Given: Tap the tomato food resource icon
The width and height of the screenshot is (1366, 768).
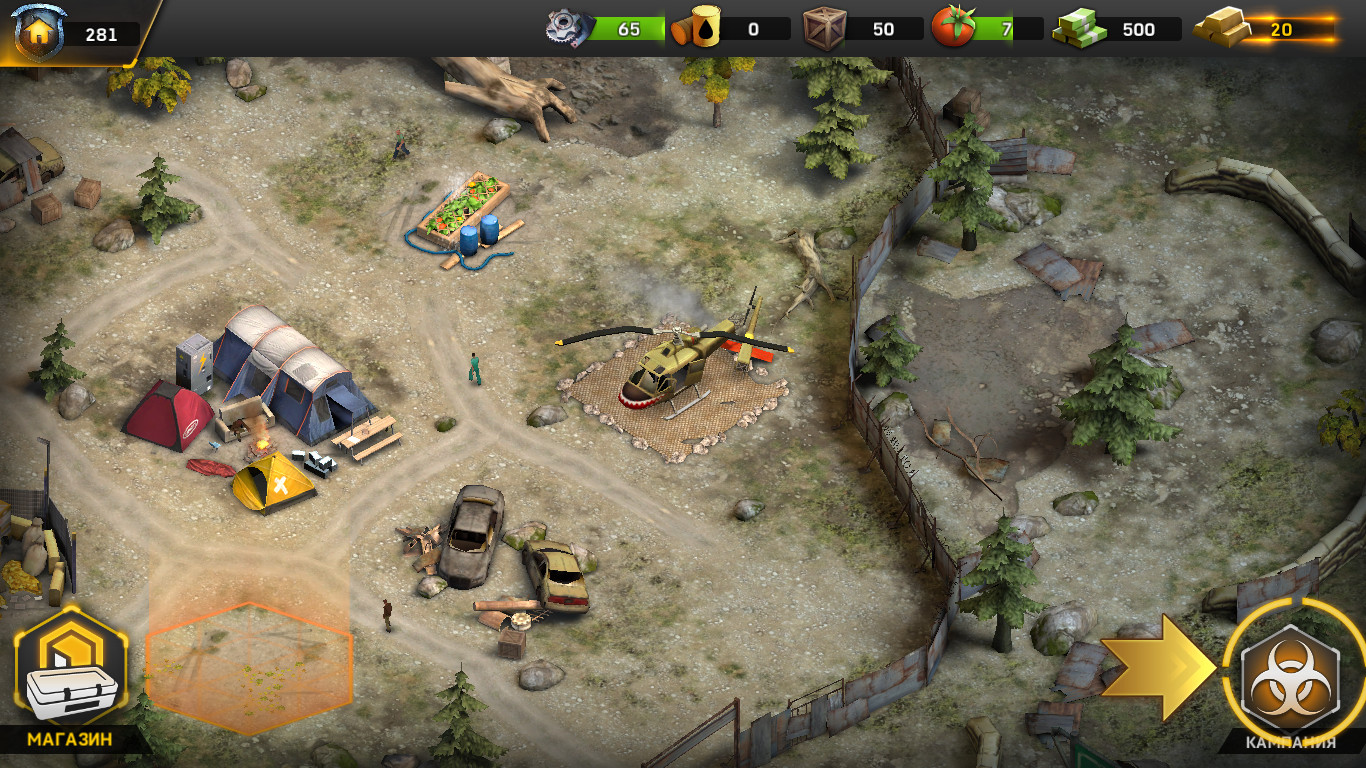Looking at the screenshot, I should point(952,28).
